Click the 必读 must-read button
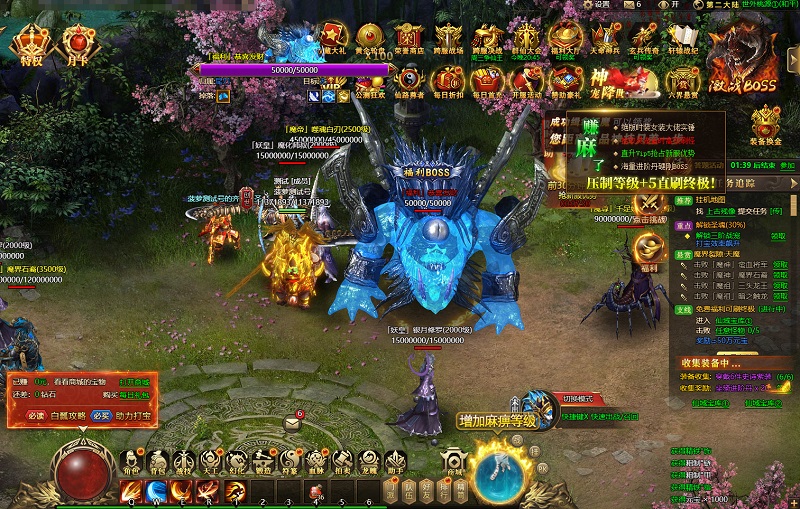This screenshot has height=509, width=800. [37, 414]
